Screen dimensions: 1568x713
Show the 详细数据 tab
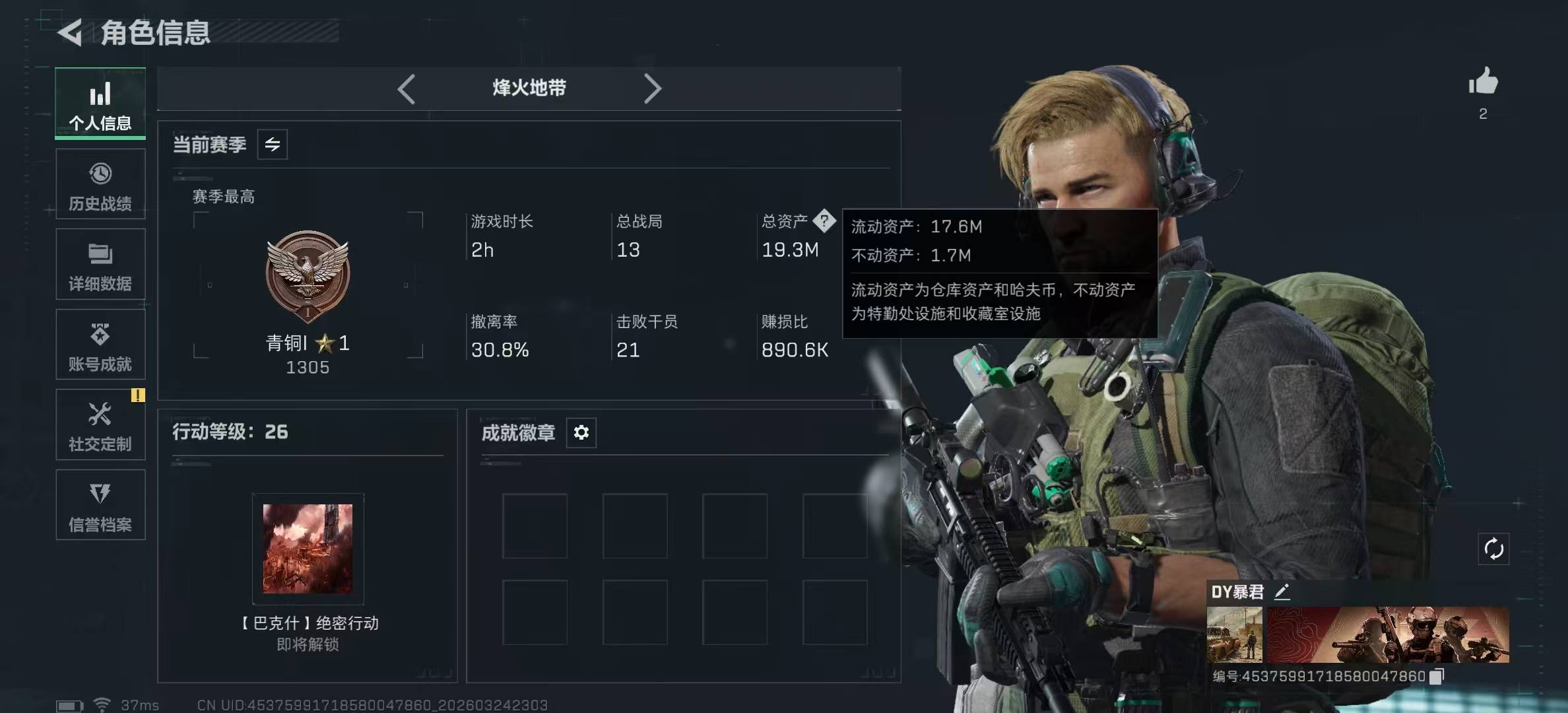pos(100,265)
